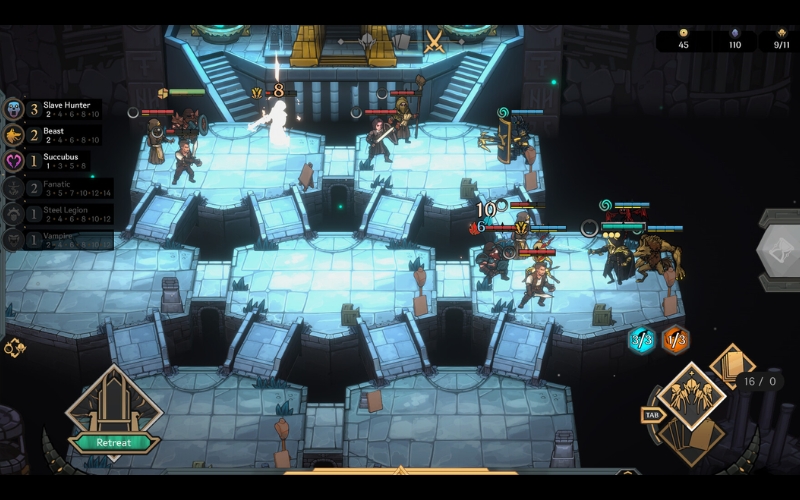Select the Vampire trait entry
Viewport: 800px width, 500px height.
(x=55, y=239)
